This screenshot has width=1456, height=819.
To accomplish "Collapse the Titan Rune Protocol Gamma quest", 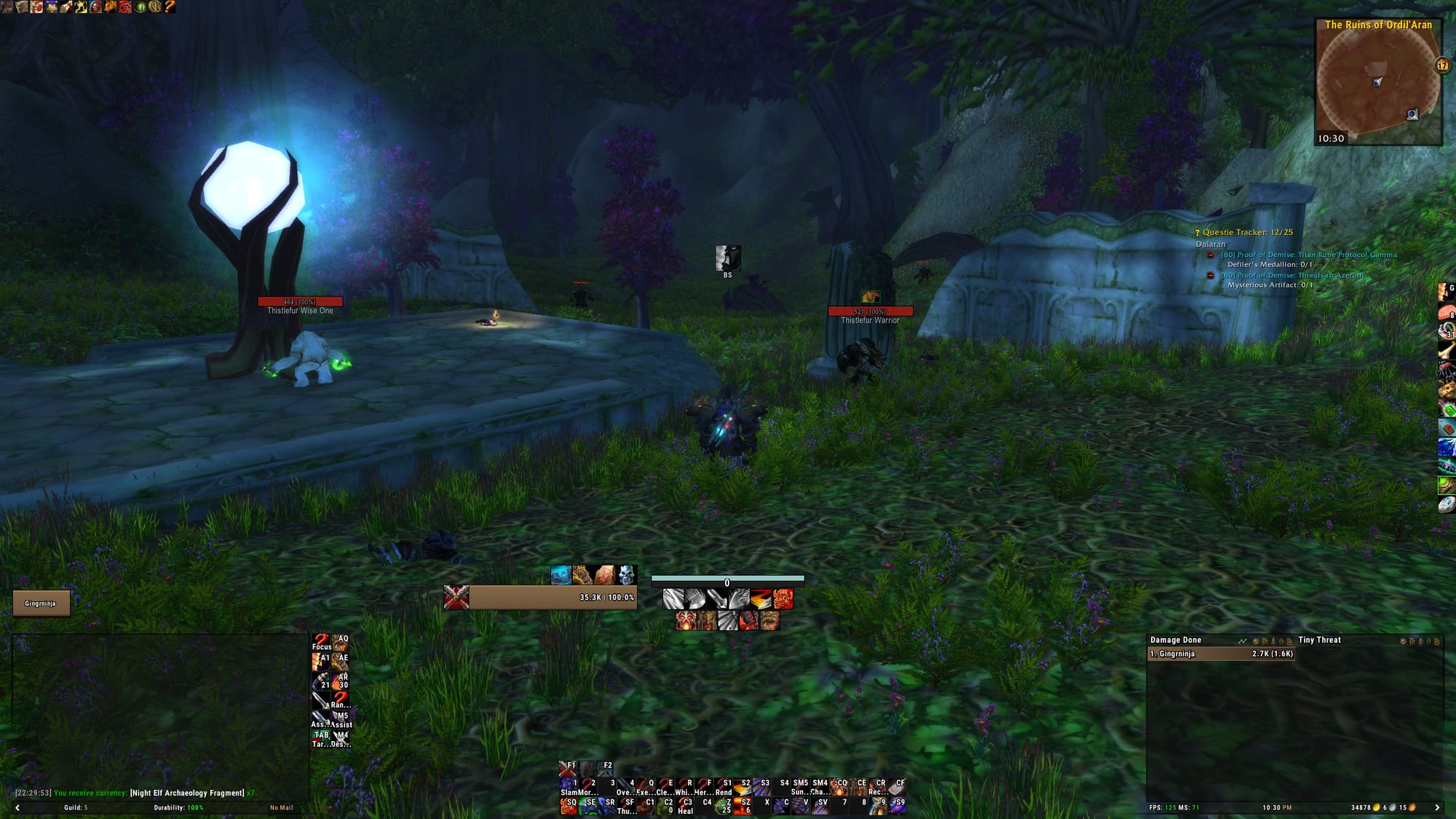I will tap(1210, 255).
